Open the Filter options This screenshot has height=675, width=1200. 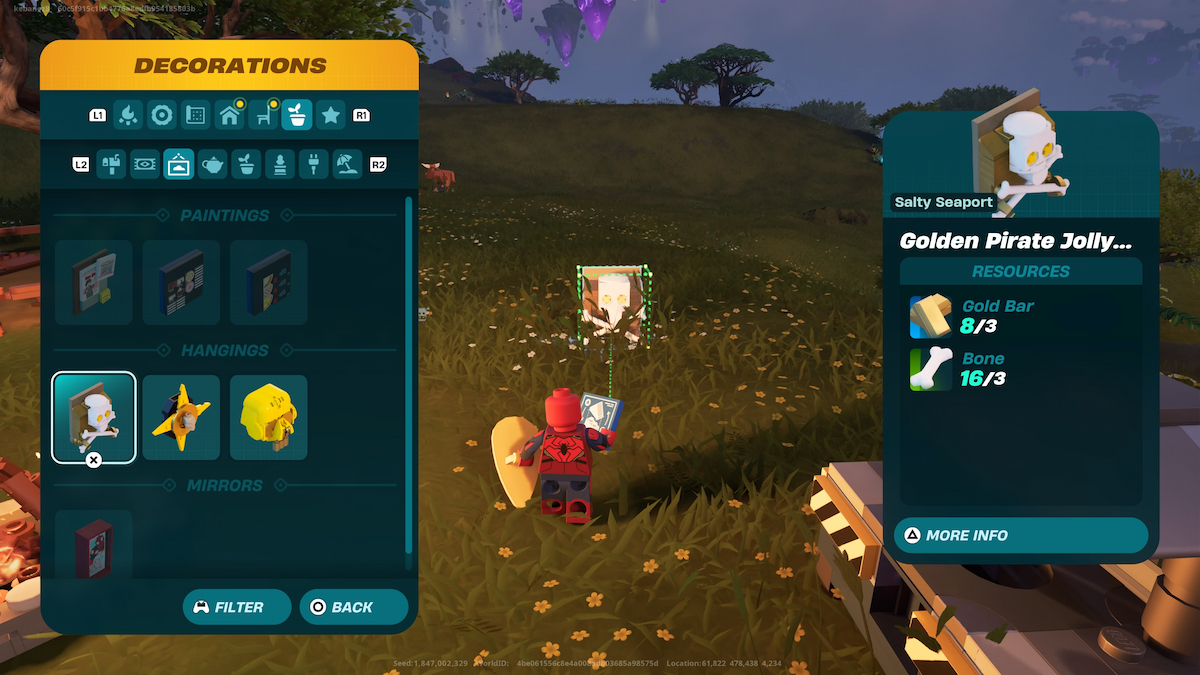point(237,607)
